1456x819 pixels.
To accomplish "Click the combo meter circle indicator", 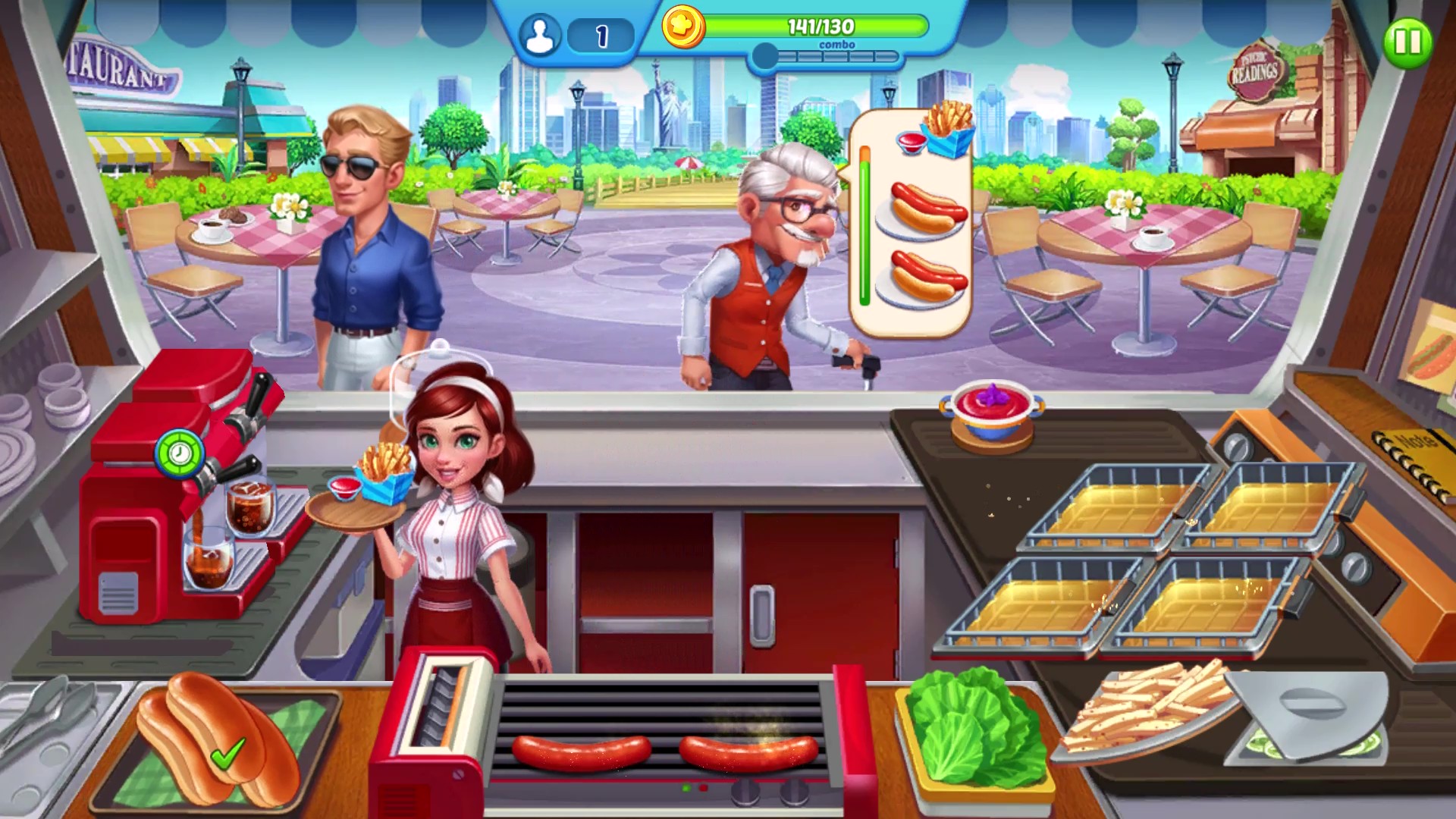I will (765, 53).
